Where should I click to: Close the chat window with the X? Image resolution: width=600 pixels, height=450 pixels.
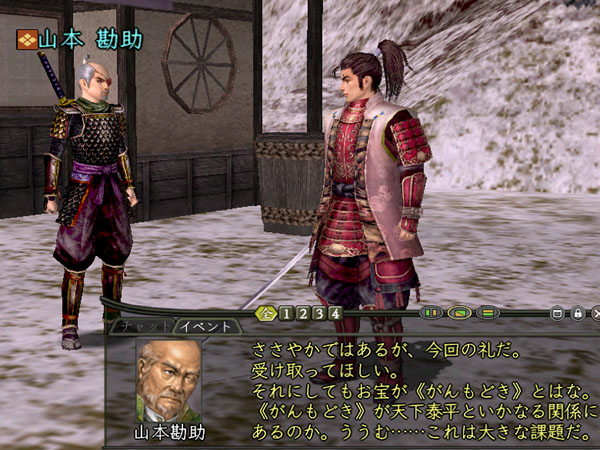click(595, 313)
